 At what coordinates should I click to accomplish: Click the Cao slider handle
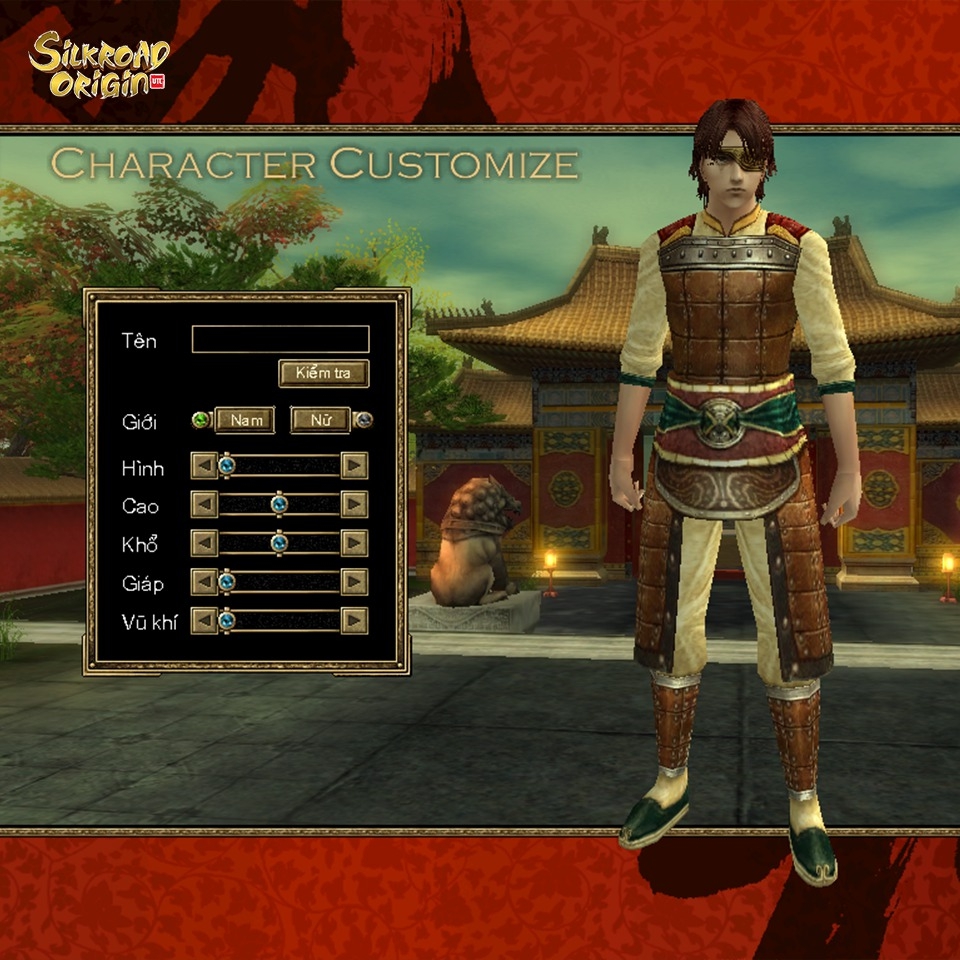pyautogui.click(x=279, y=504)
